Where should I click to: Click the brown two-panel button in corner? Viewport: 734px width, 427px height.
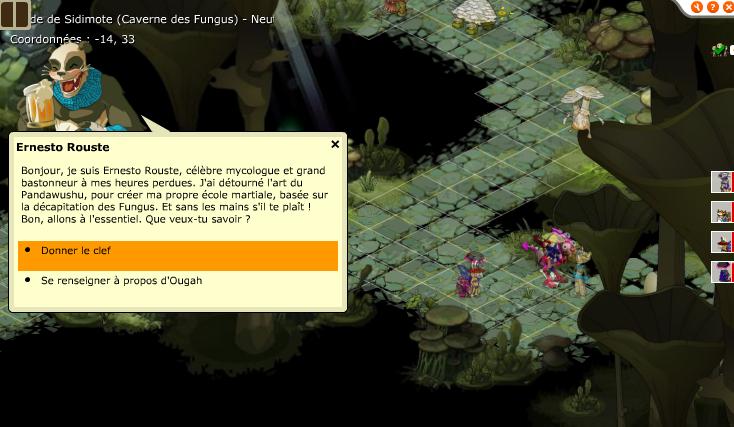pos(14,16)
